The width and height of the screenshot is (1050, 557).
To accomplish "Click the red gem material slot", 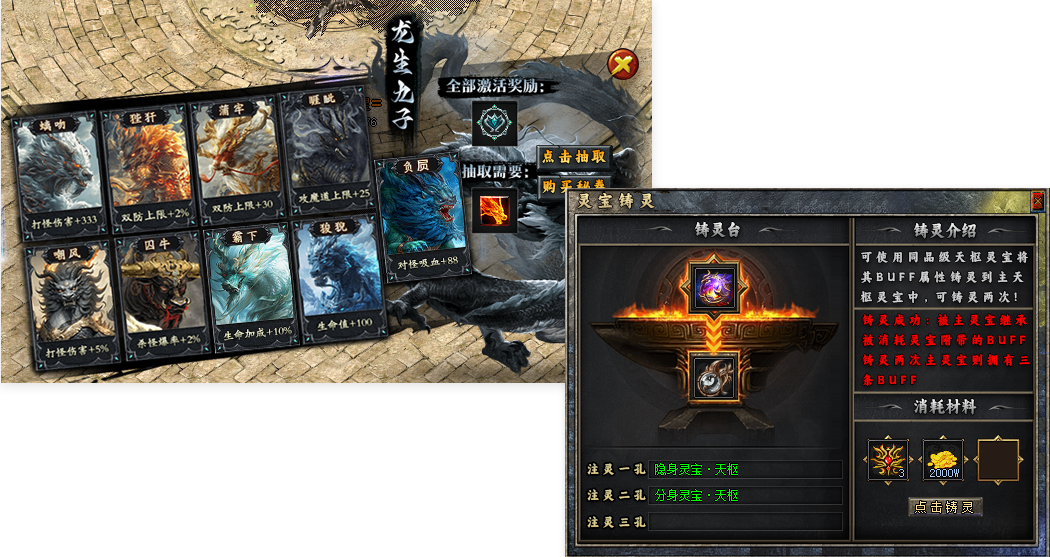I will pyautogui.click(x=888, y=460).
